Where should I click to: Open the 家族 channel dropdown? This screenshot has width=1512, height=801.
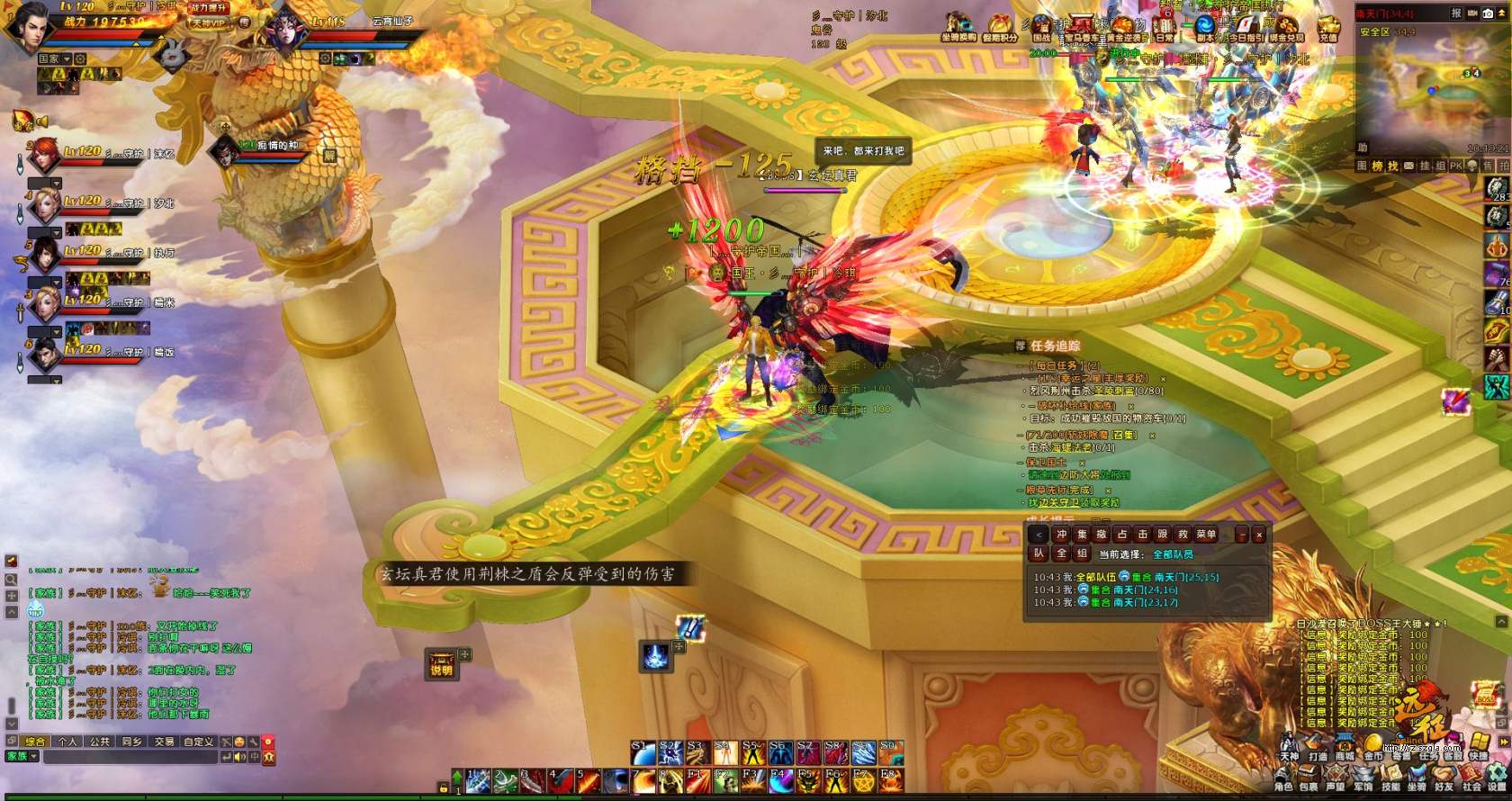tap(22, 757)
